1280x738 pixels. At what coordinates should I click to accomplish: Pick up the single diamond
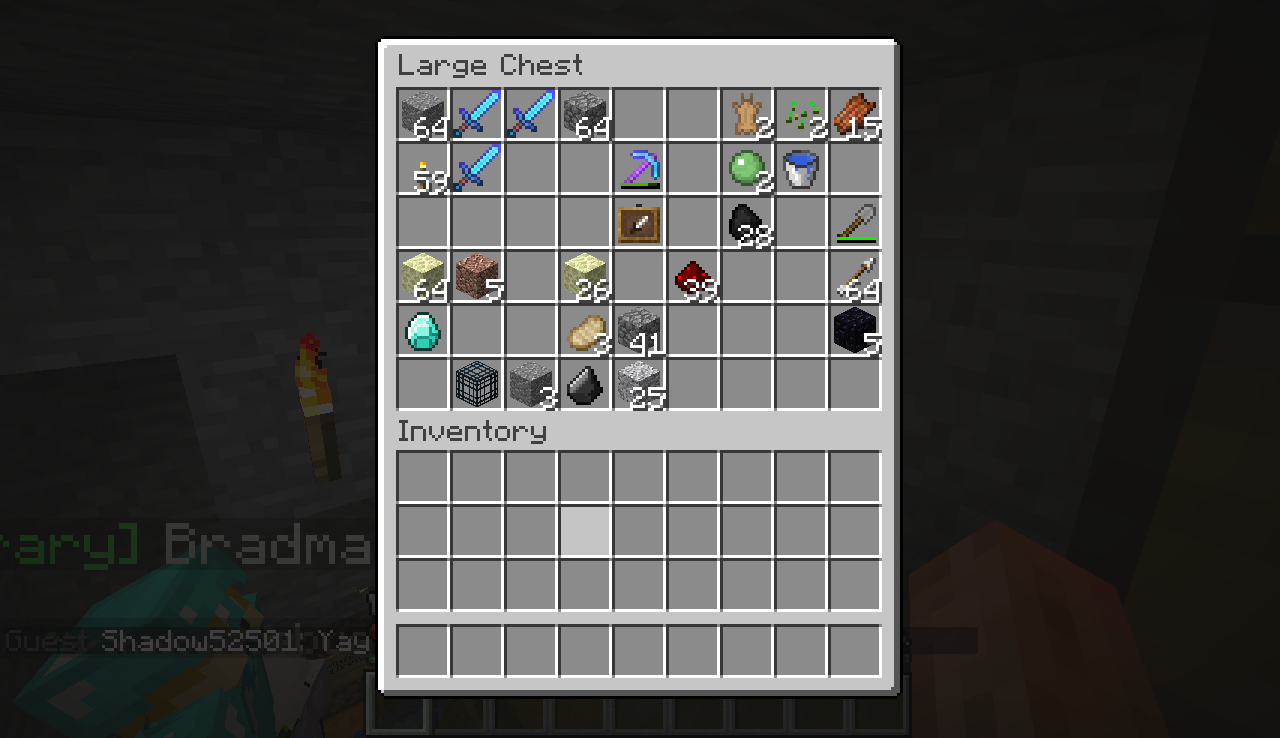(423, 330)
